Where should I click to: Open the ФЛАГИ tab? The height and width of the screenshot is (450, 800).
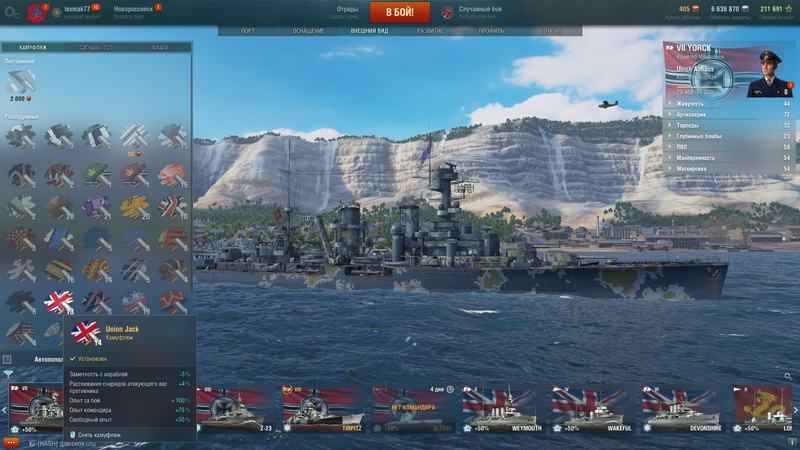pos(160,47)
